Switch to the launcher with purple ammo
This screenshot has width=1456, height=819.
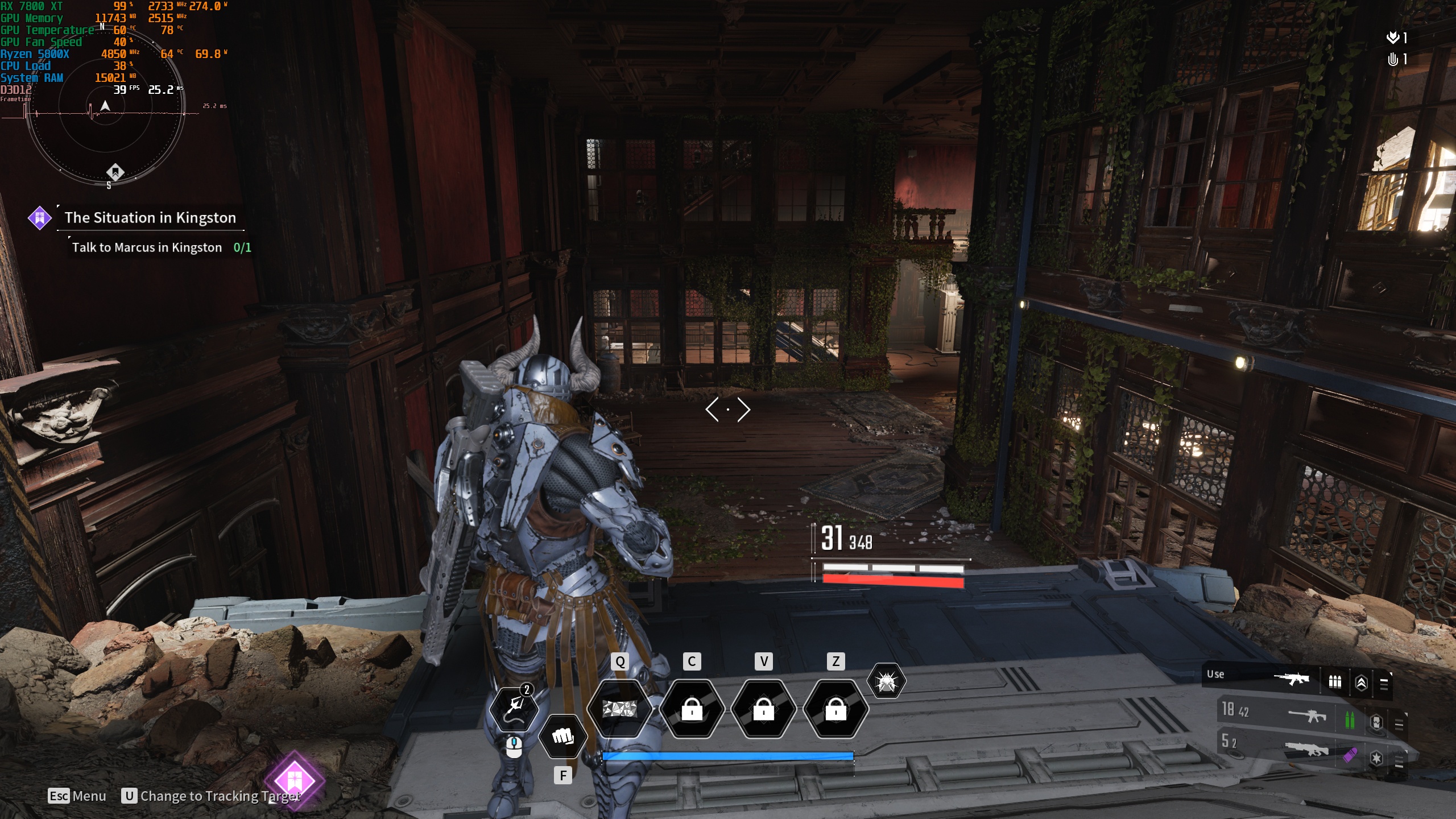pyautogui.click(x=1306, y=750)
